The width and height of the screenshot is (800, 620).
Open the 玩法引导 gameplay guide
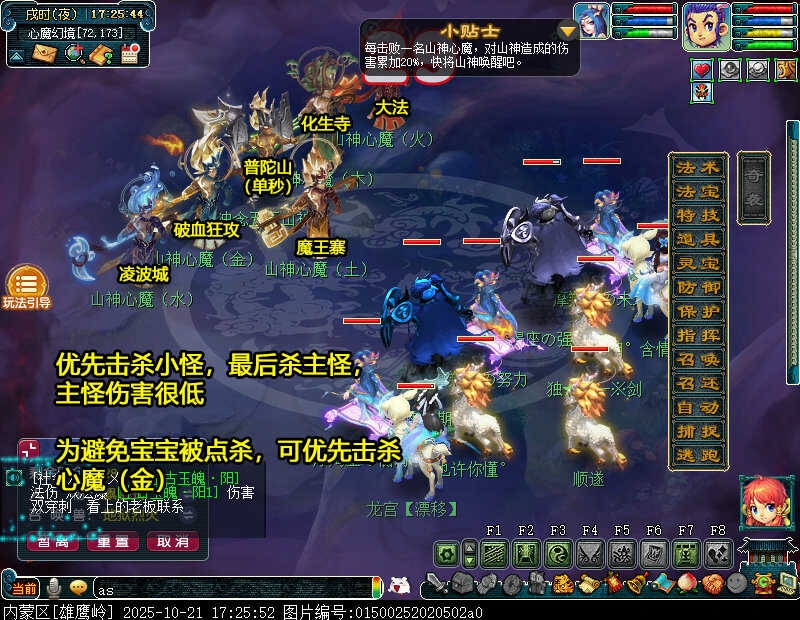coord(26,287)
